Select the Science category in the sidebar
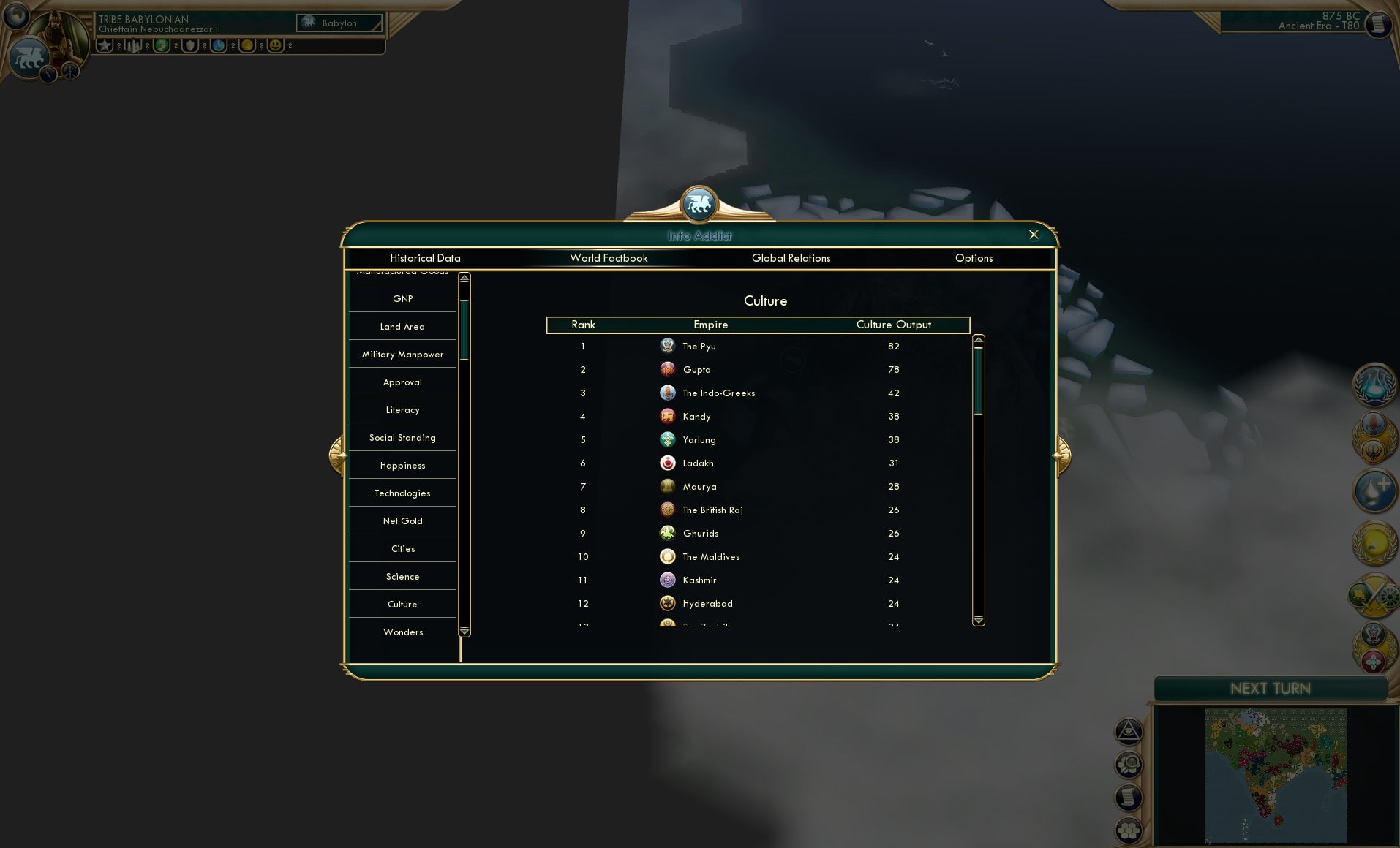 point(402,576)
